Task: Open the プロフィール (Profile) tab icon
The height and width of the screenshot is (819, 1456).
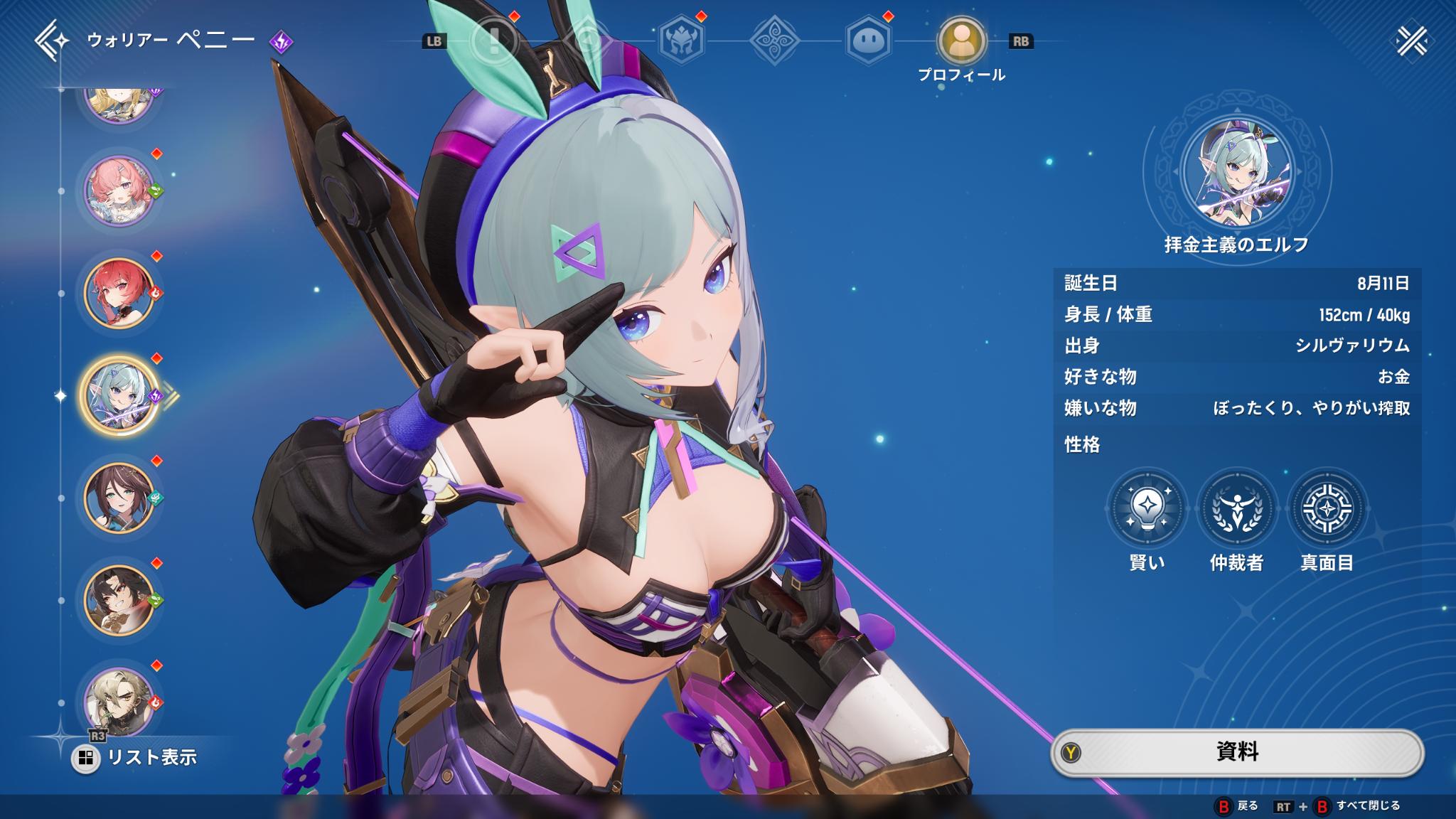Action: pyautogui.click(x=962, y=39)
